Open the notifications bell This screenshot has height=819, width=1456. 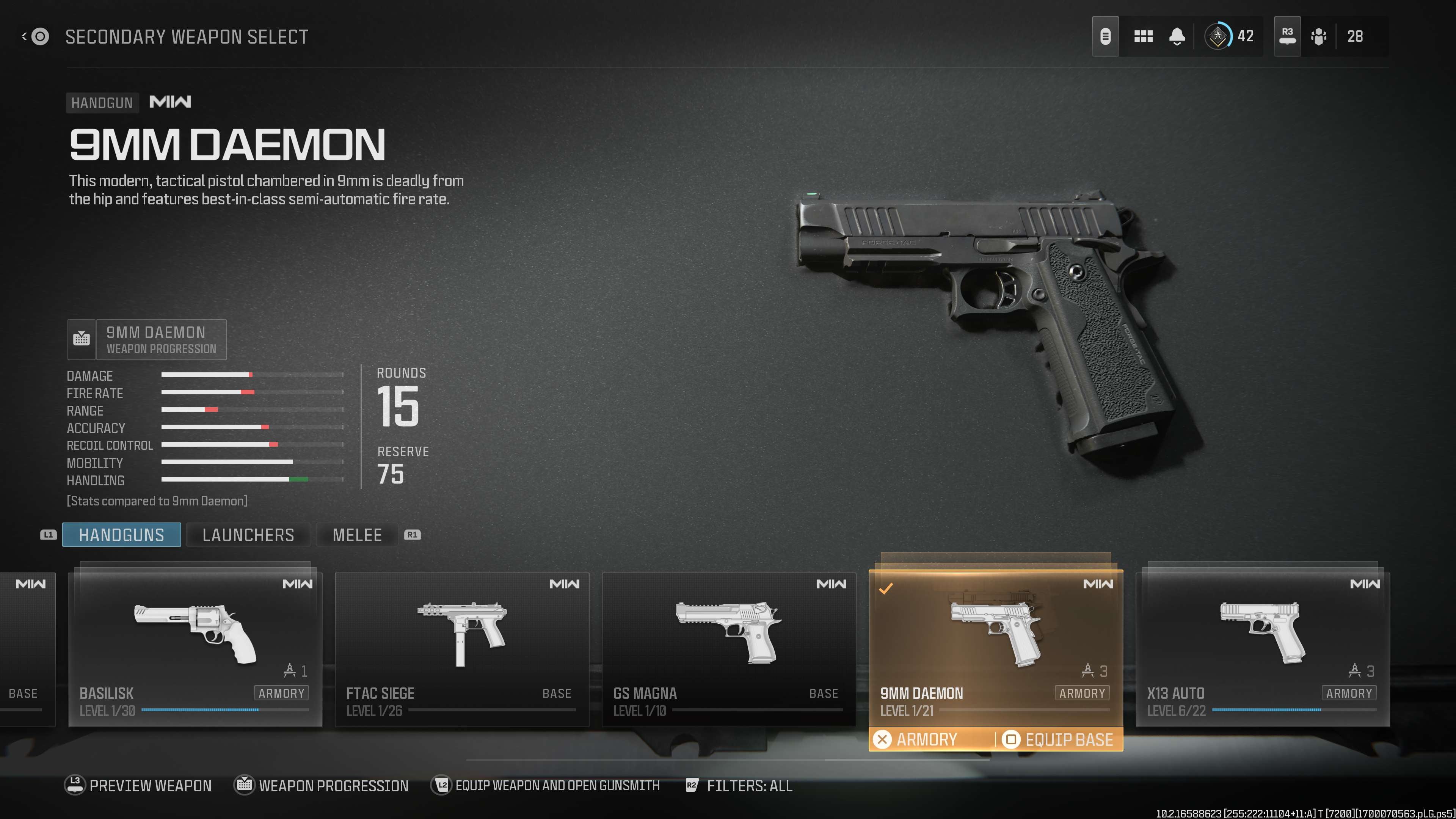[1177, 37]
